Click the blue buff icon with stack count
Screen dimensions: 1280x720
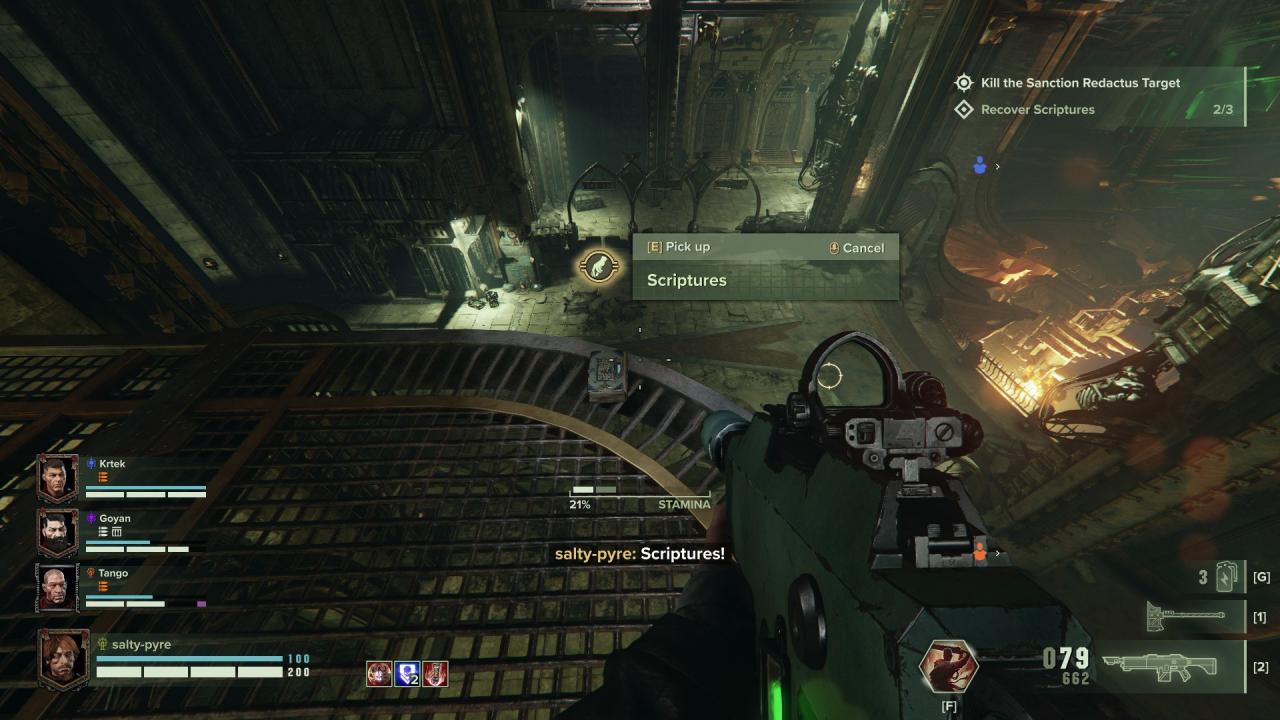click(407, 674)
